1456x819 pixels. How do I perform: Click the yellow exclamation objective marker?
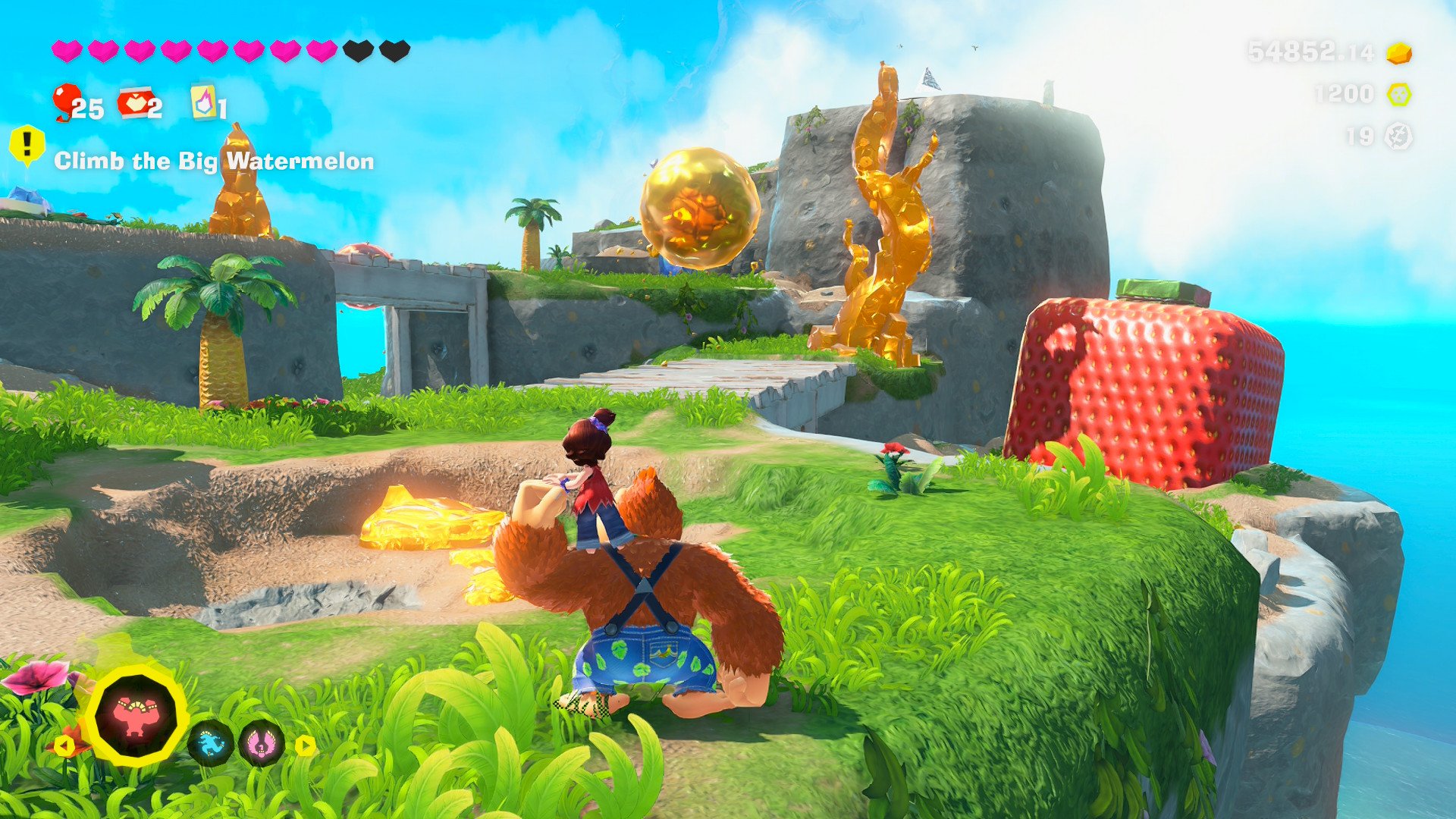[27, 143]
